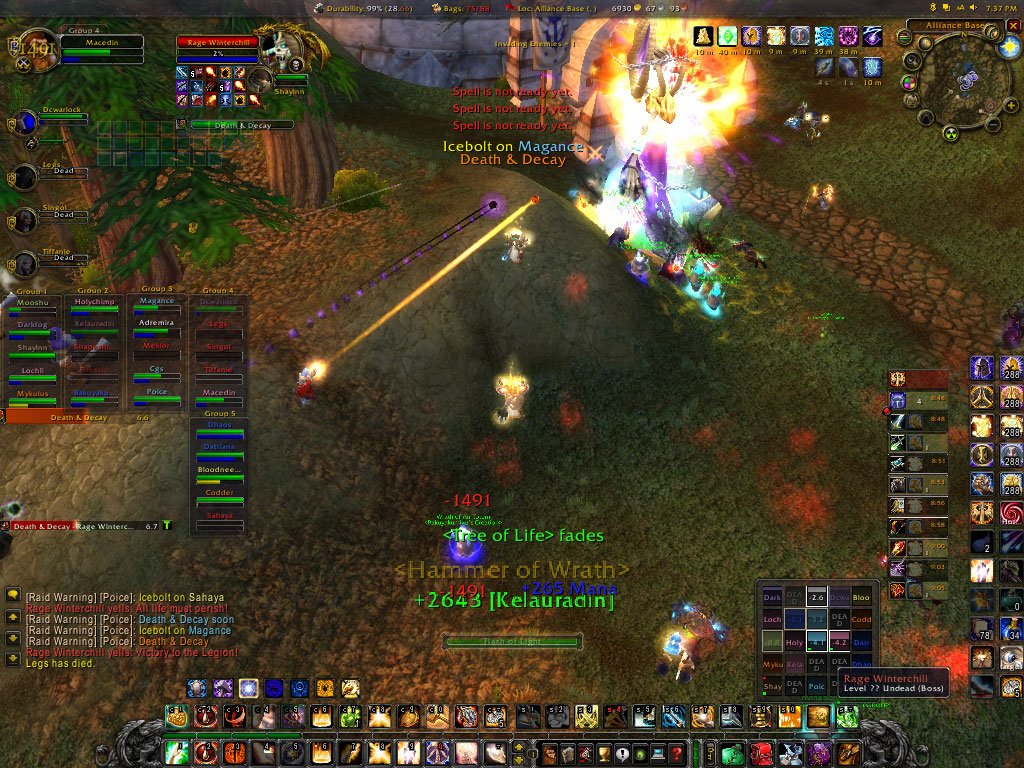Target Magance in the raid frames
The width and height of the screenshot is (1024, 768).
157,305
